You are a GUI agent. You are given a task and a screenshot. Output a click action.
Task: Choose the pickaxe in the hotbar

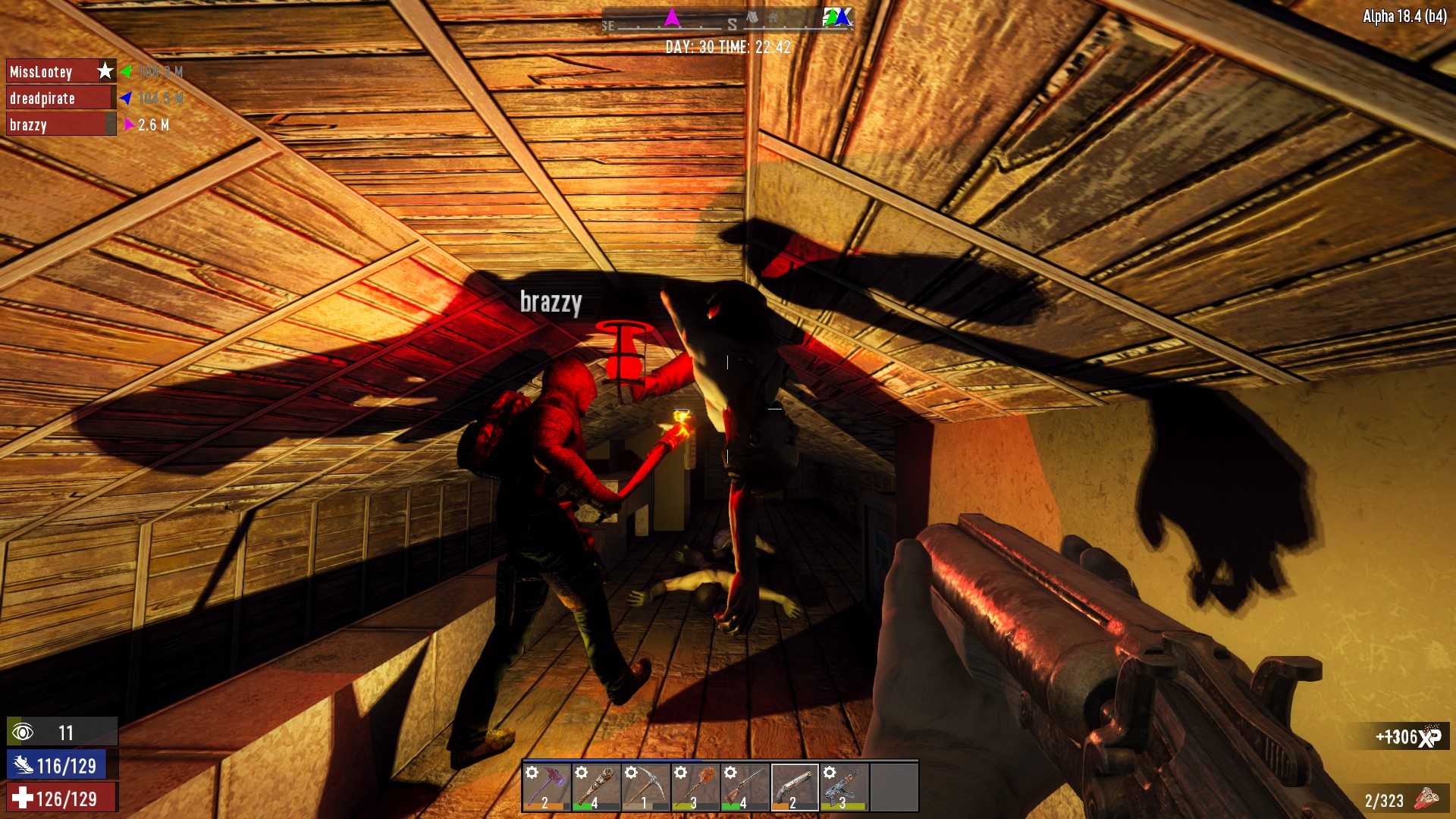[645, 788]
